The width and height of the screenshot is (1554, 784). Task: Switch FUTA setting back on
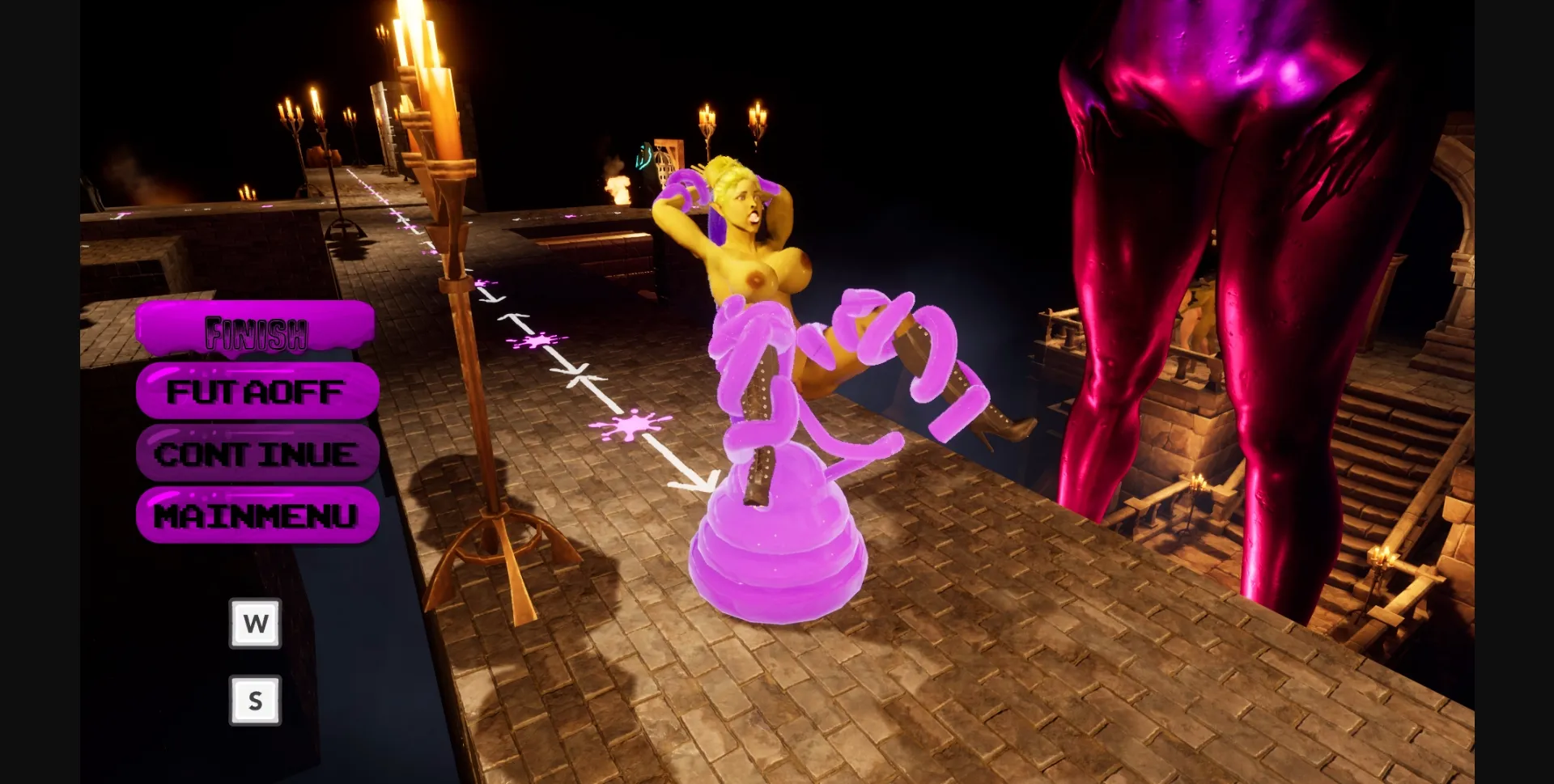(256, 392)
